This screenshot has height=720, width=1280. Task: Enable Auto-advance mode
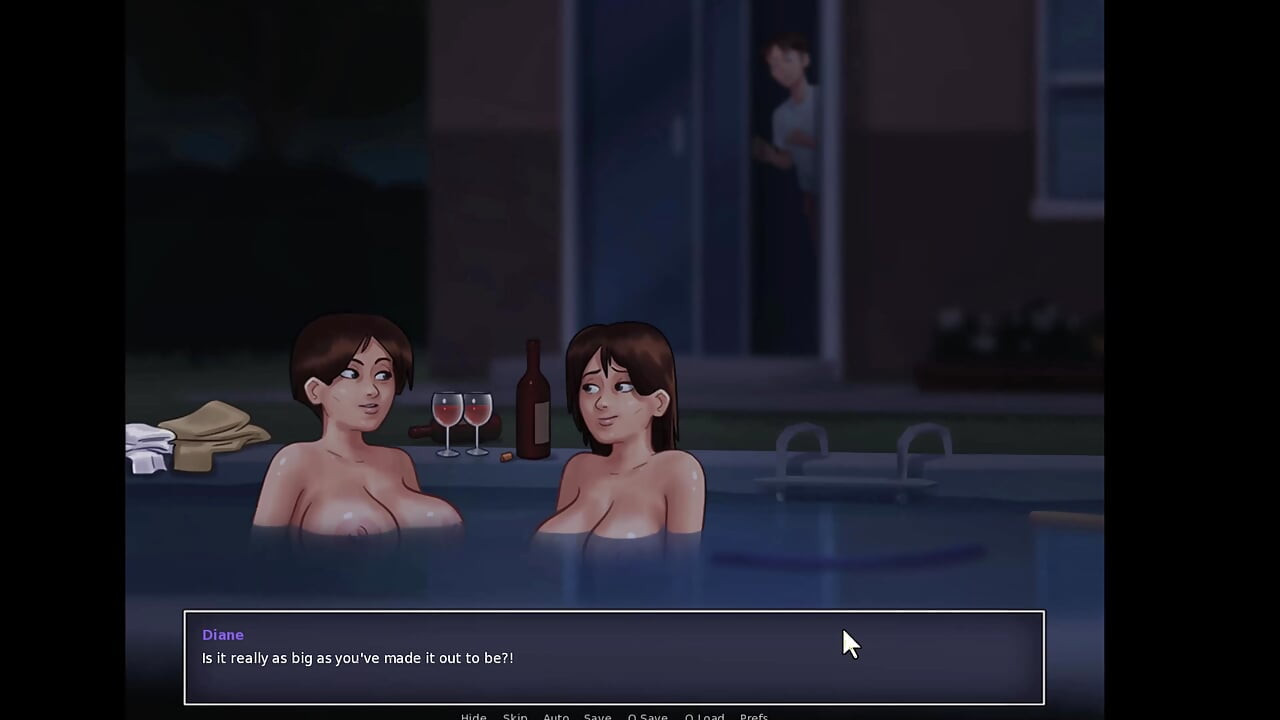[x=556, y=716]
